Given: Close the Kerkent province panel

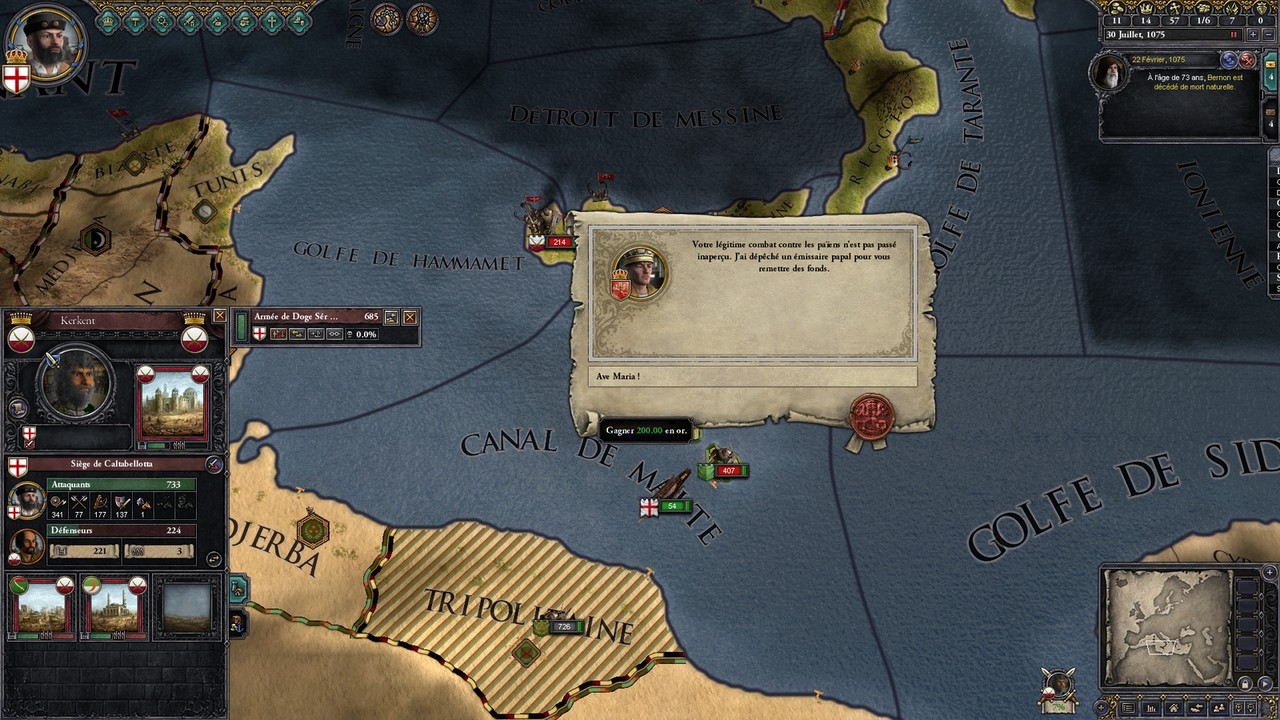Looking at the screenshot, I should click(219, 316).
